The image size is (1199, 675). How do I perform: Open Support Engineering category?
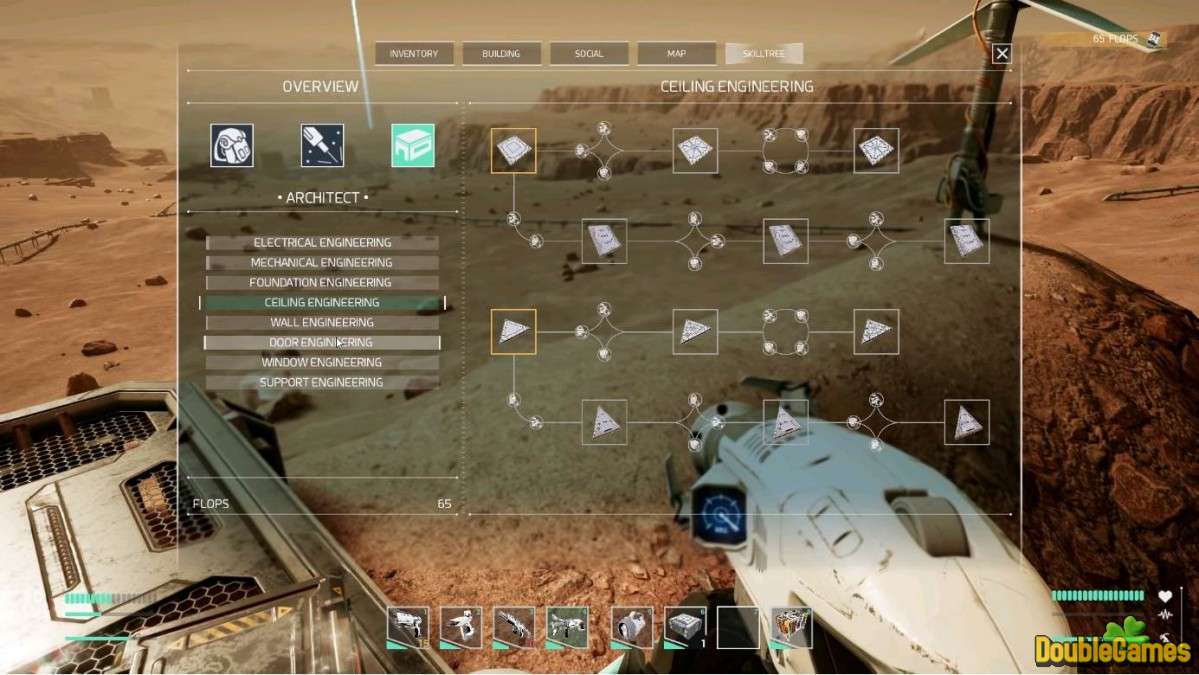point(322,382)
